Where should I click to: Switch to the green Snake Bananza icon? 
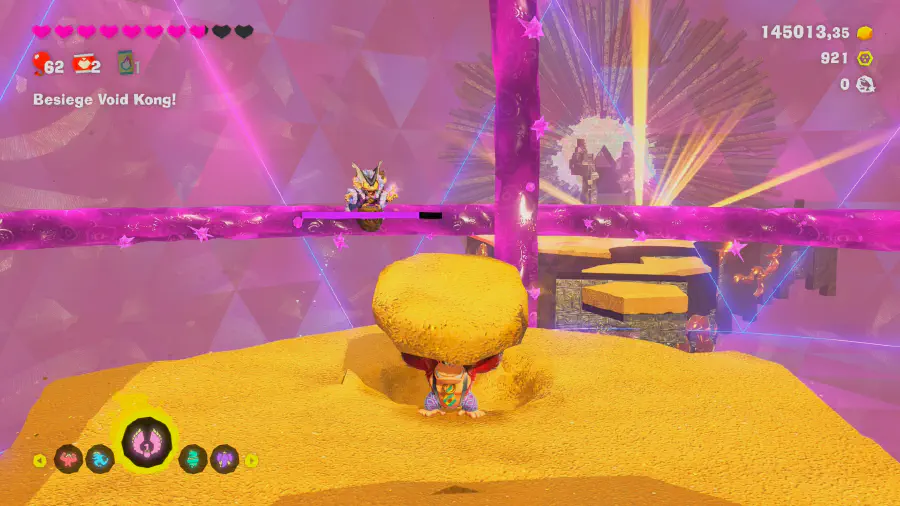[193, 460]
